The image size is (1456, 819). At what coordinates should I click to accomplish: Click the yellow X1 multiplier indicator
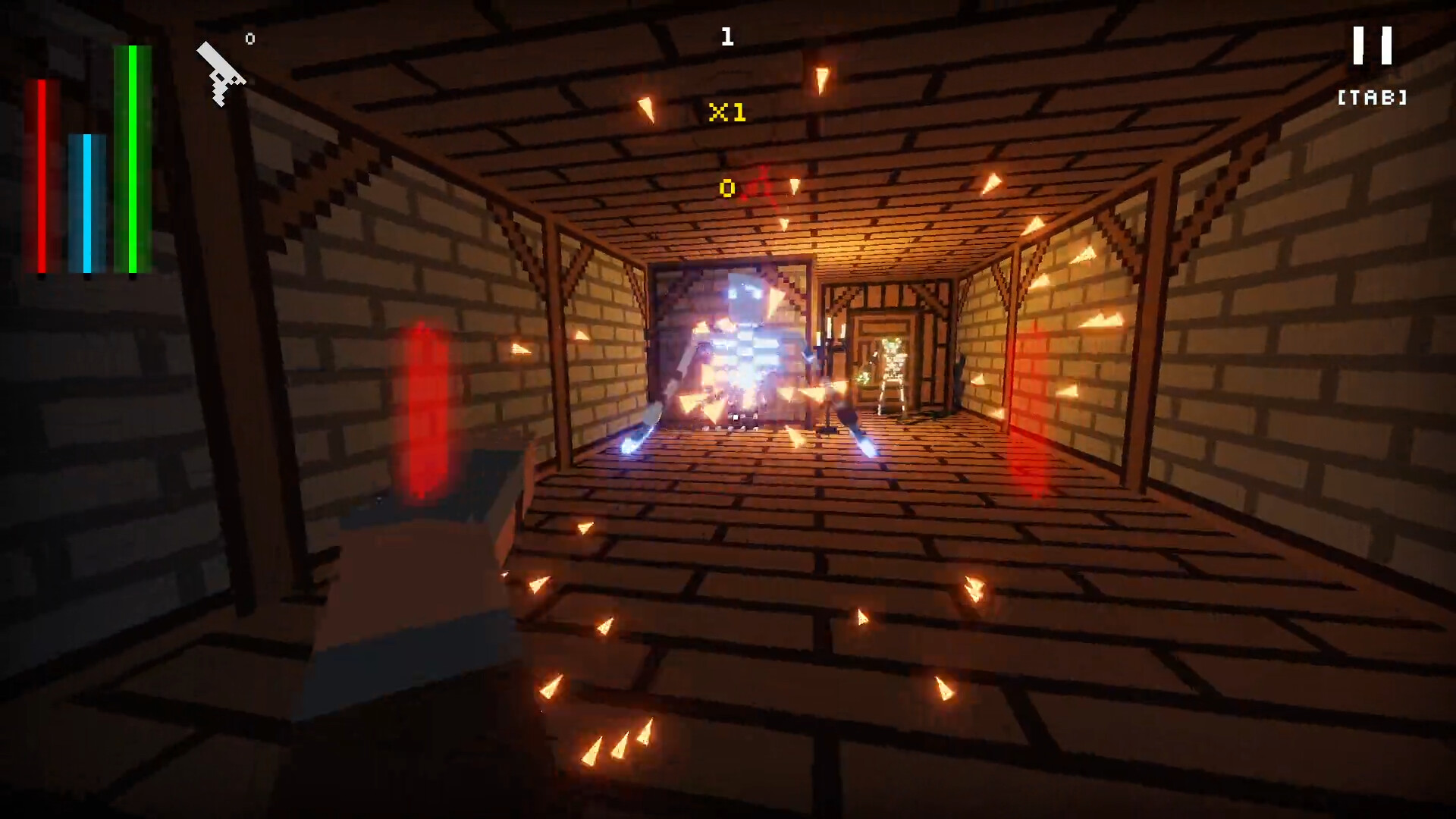pyautogui.click(x=726, y=111)
